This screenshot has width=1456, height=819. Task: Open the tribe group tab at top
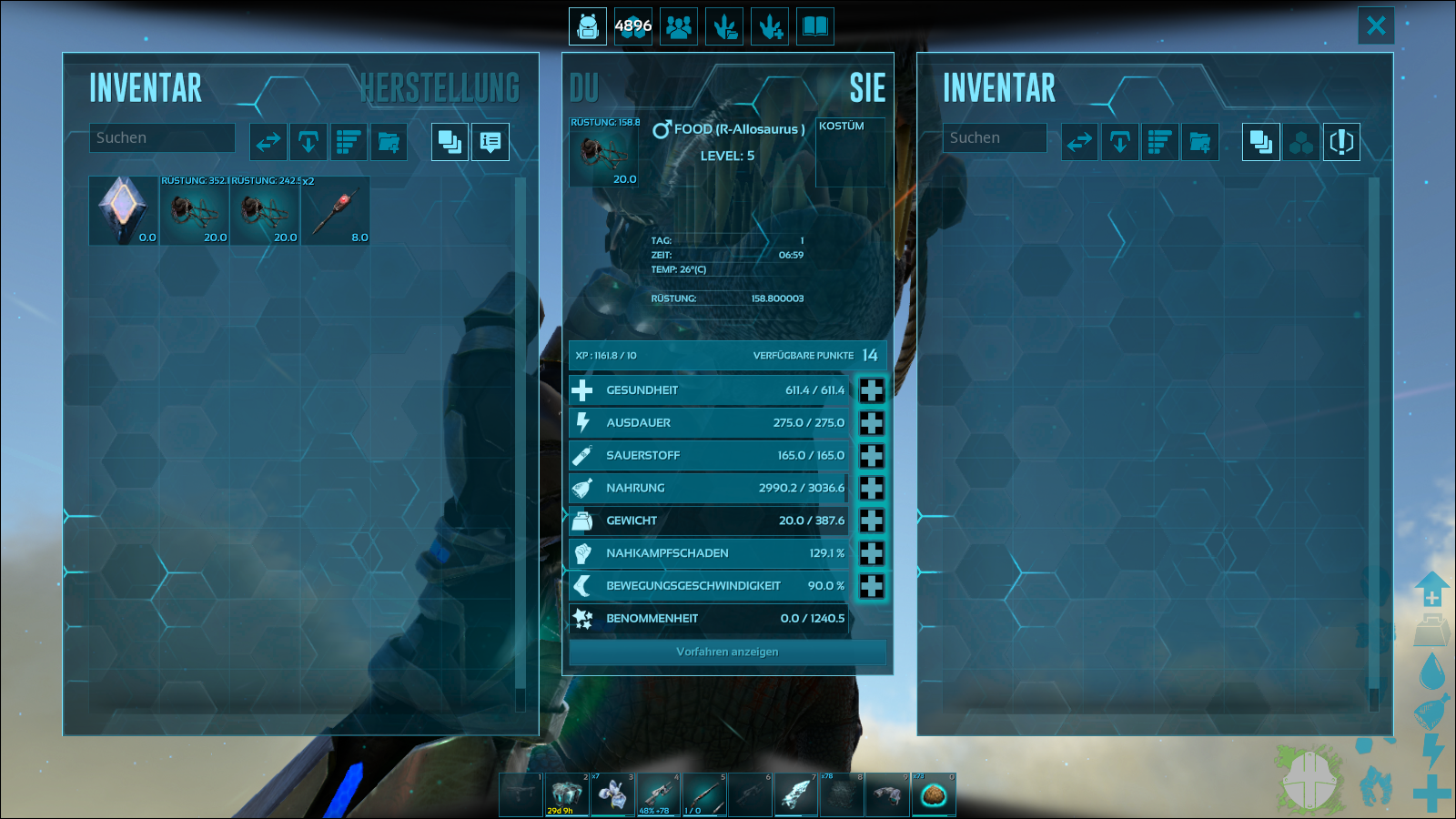coord(679,26)
